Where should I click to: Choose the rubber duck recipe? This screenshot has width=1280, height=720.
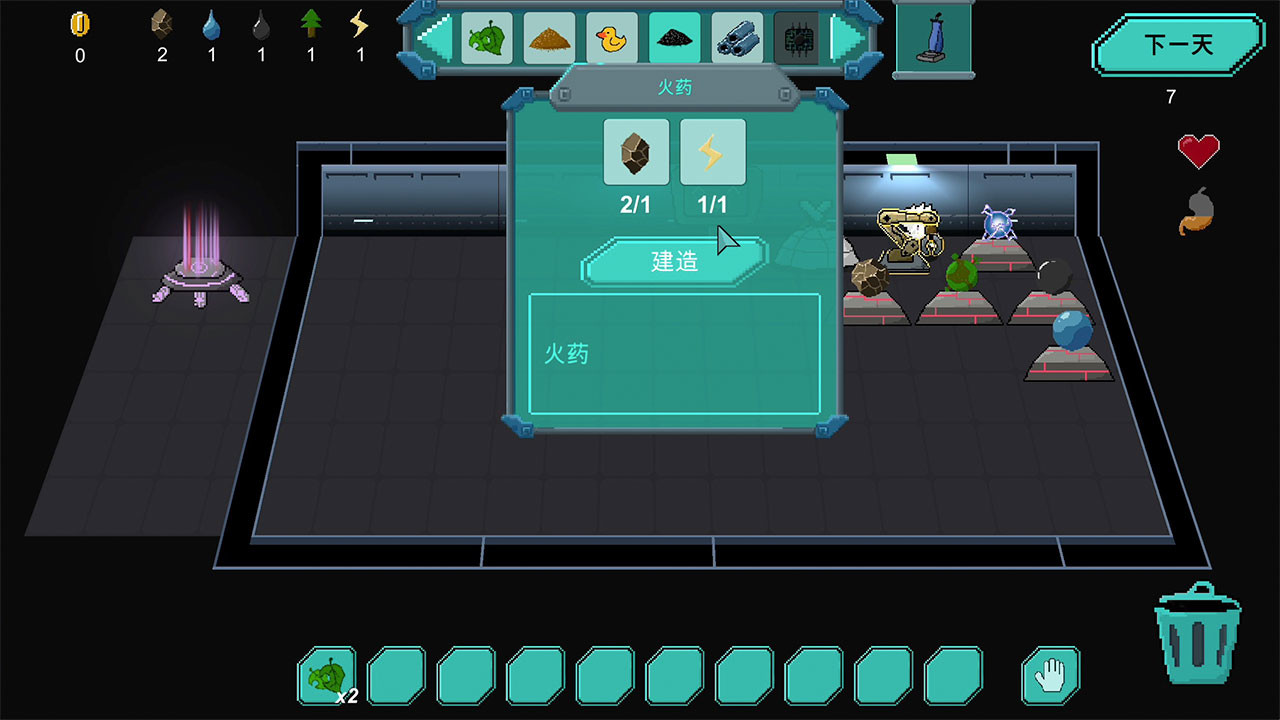coord(613,37)
